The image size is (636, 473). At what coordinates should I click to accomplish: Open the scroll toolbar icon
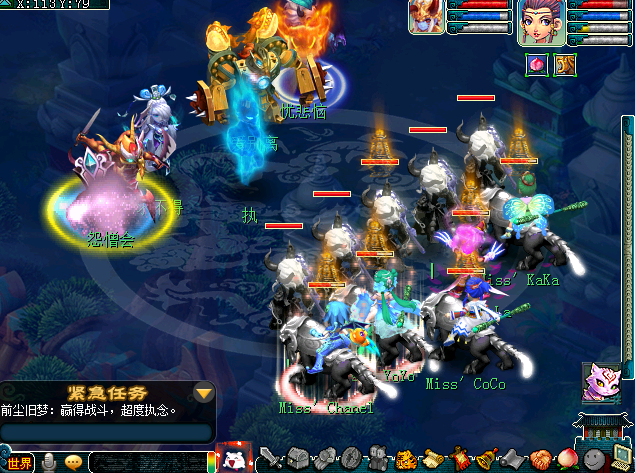coord(432,459)
